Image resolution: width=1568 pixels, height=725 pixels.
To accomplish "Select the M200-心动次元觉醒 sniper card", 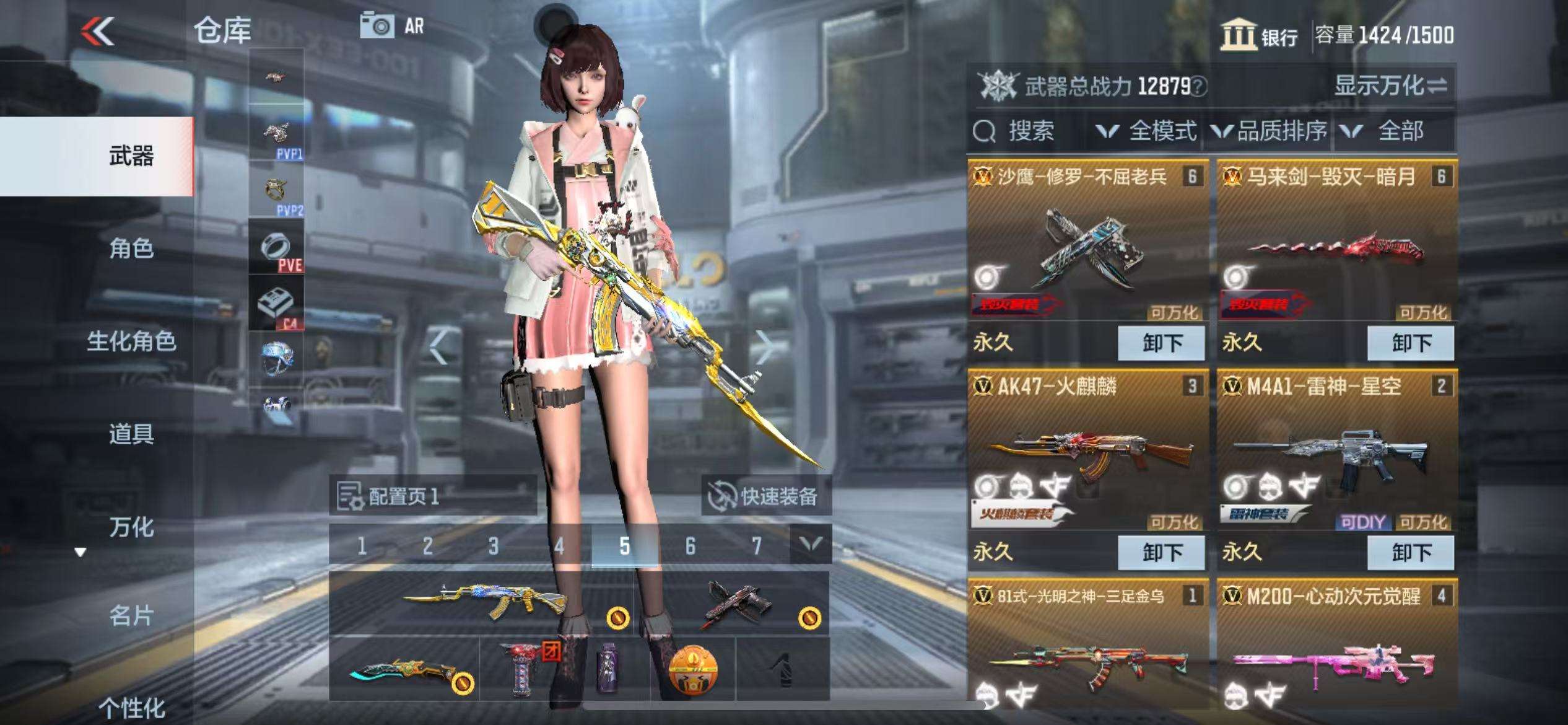I will click(x=1336, y=651).
